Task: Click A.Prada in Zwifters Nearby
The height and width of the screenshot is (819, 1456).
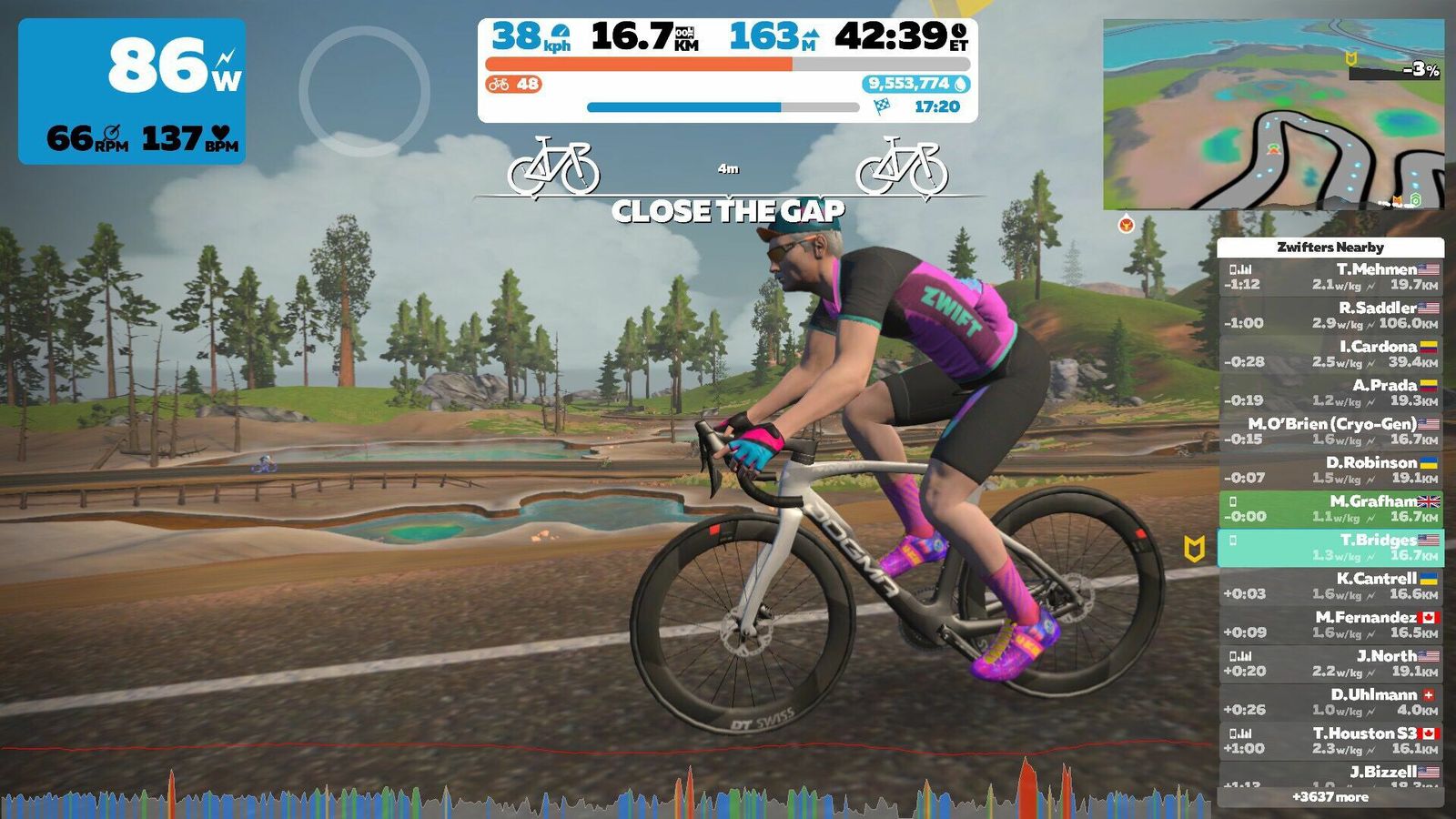Action: (1330, 392)
